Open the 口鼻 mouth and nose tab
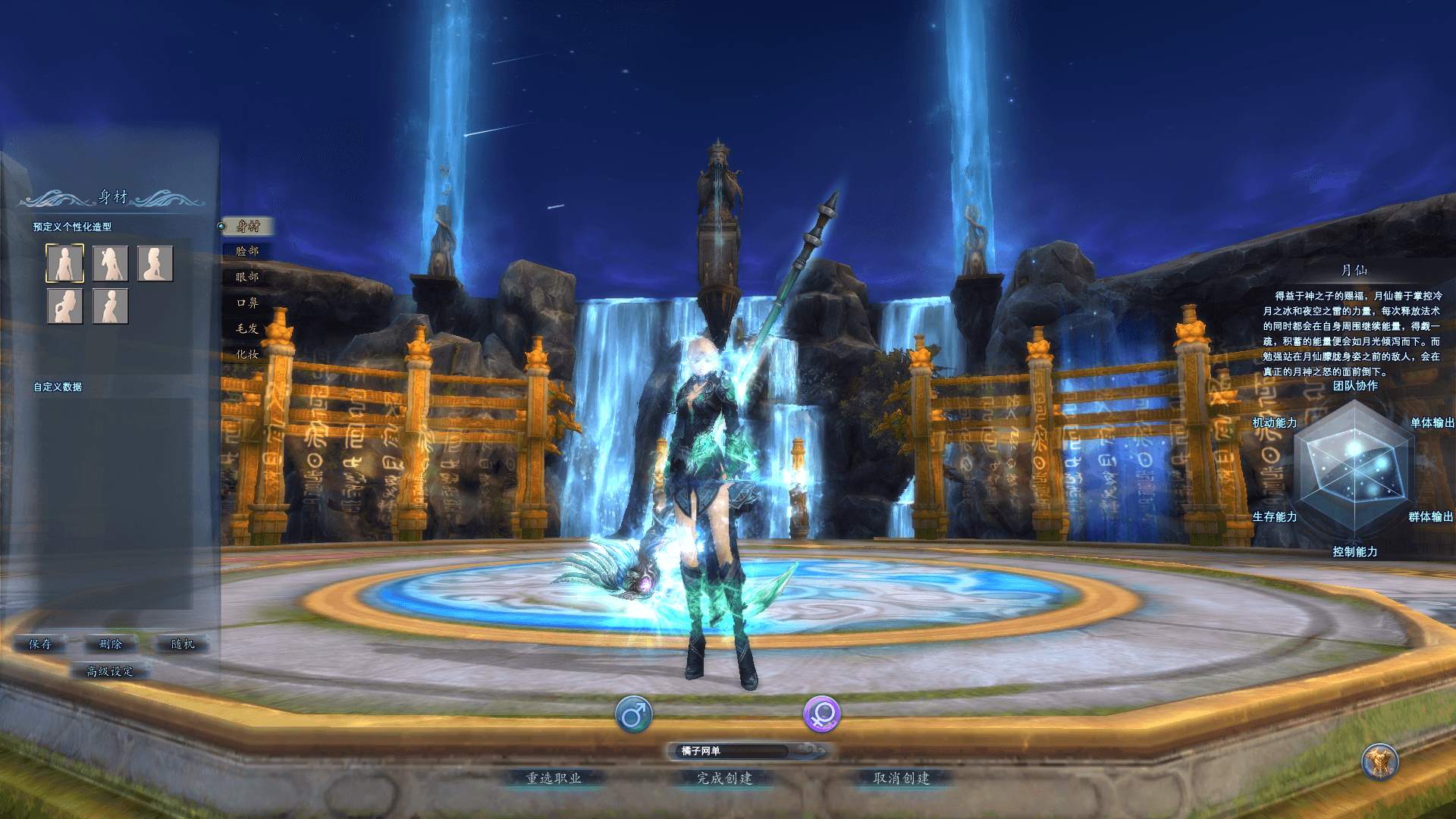The width and height of the screenshot is (1456, 819). coord(246,303)
